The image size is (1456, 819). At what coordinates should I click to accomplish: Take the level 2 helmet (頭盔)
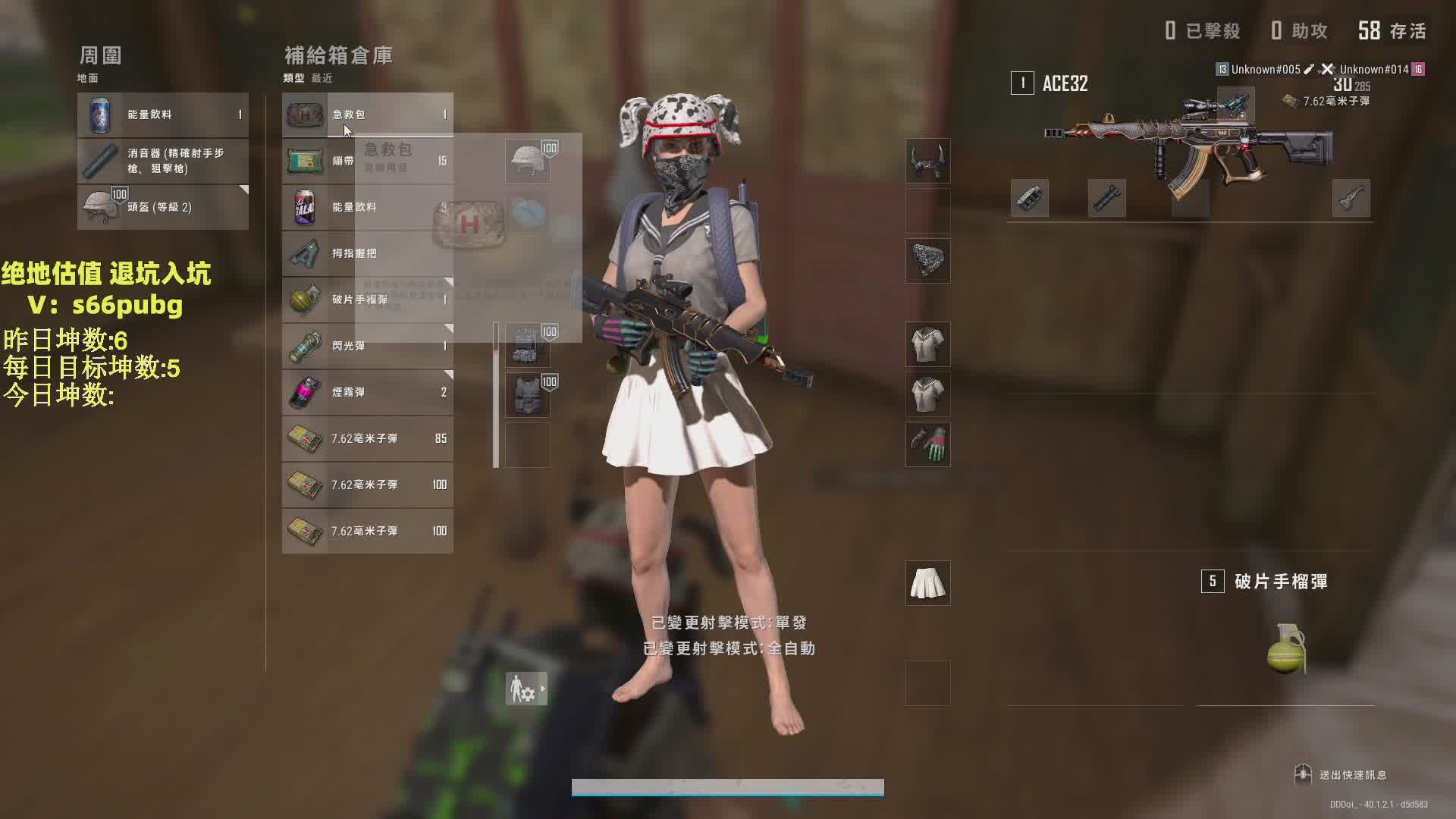pyautogui.click(x=162, y=207)
